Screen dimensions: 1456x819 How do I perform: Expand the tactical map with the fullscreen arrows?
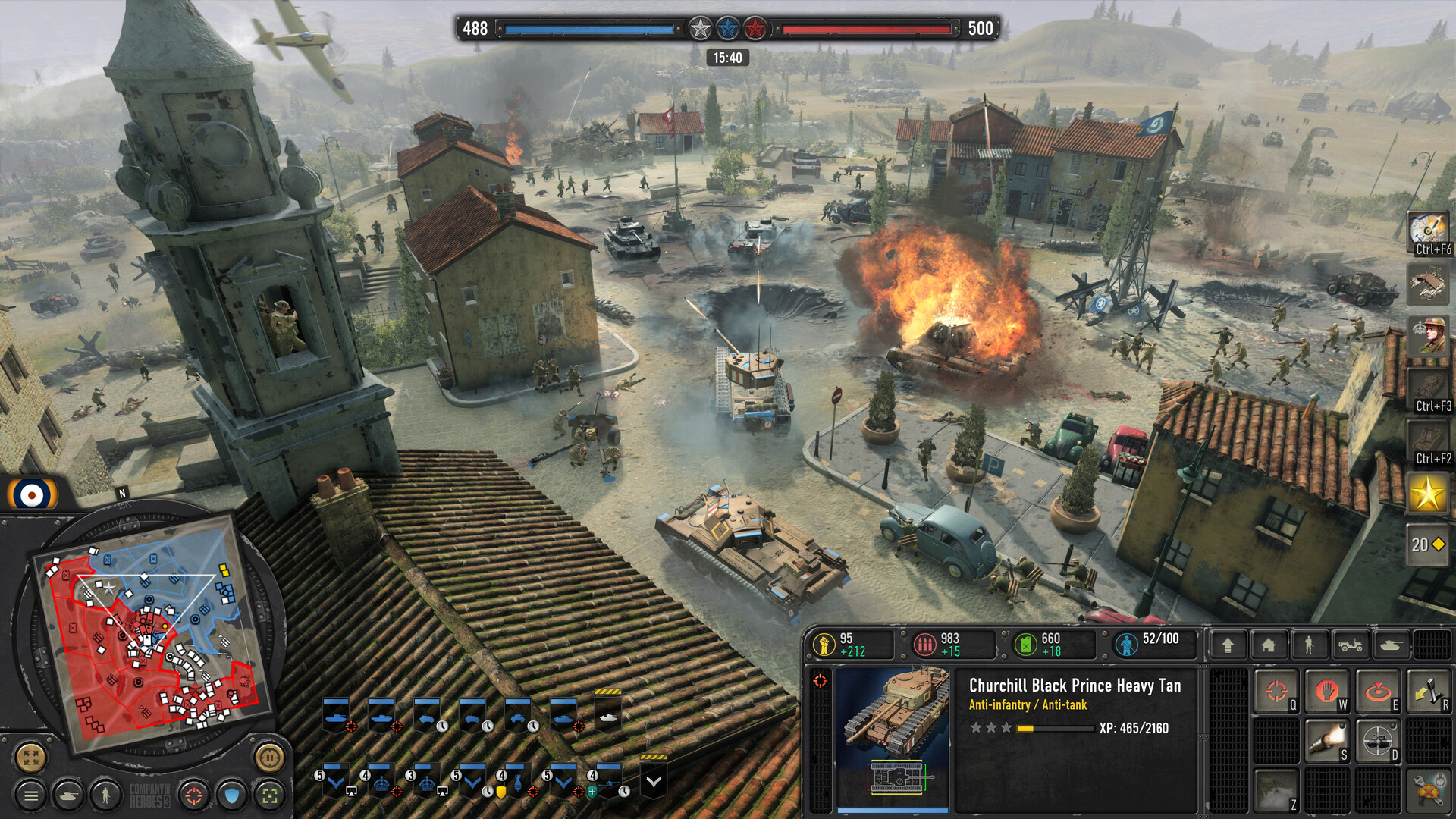(30, 758)
